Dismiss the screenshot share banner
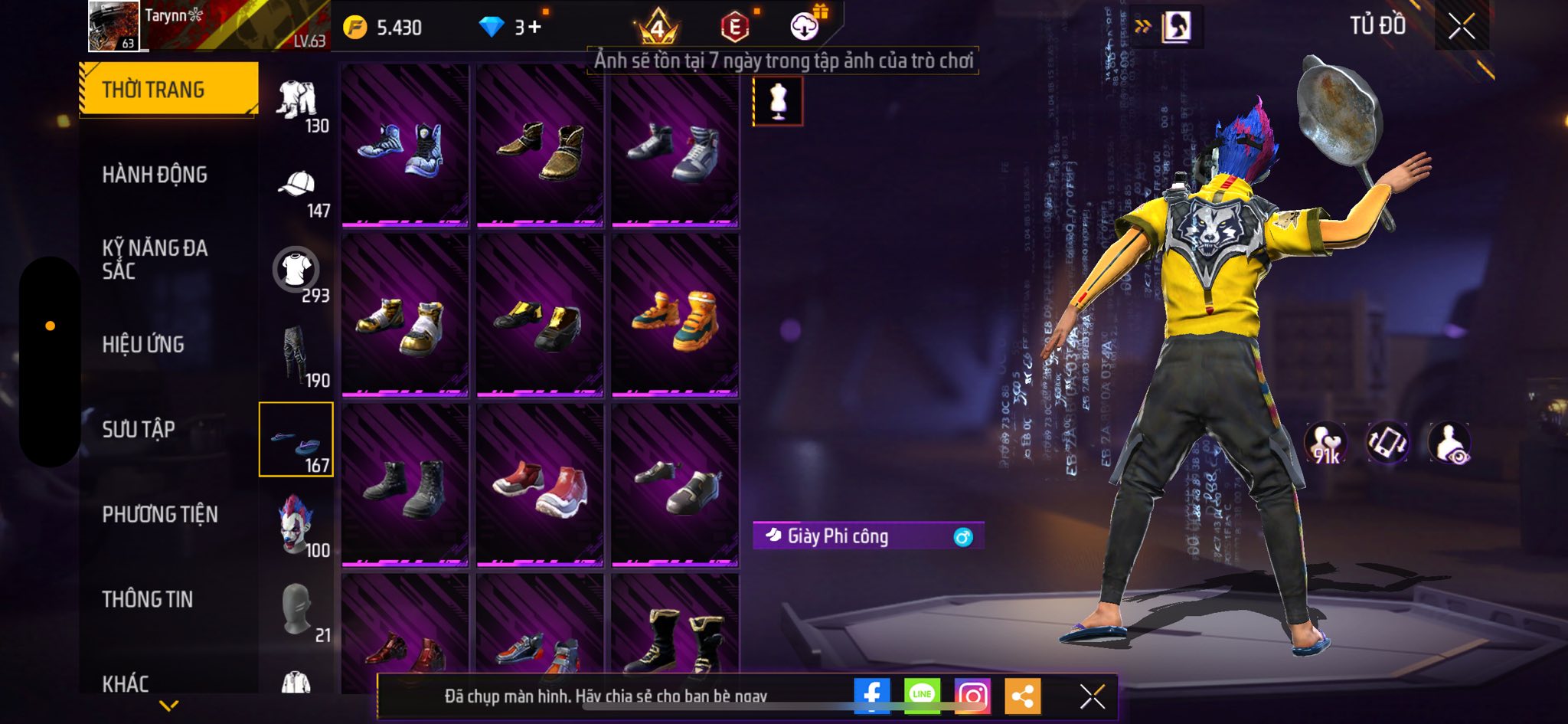 tap(1092, 696)
